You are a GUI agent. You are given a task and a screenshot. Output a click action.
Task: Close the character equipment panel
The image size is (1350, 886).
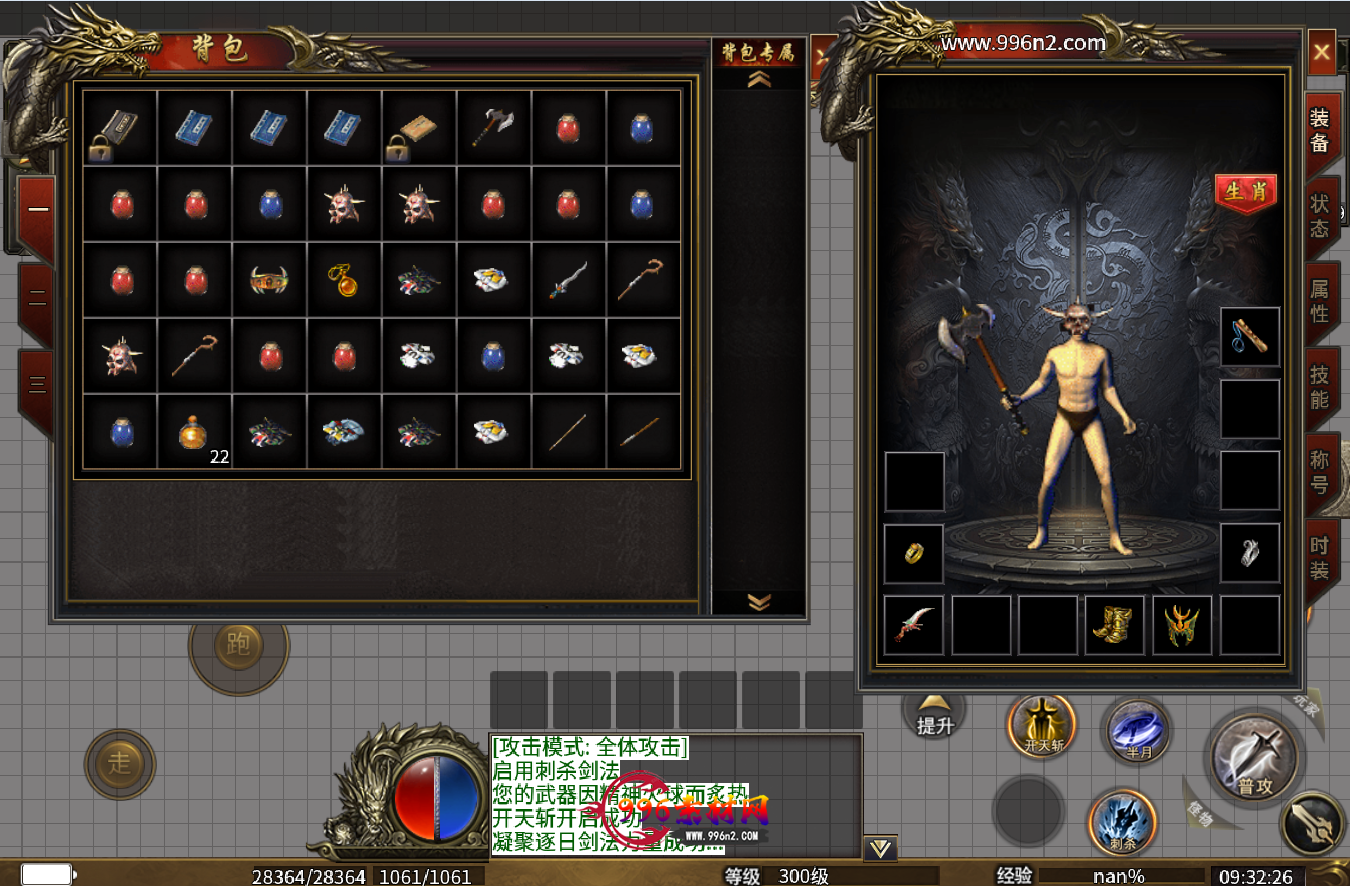tap(1322, 52)
